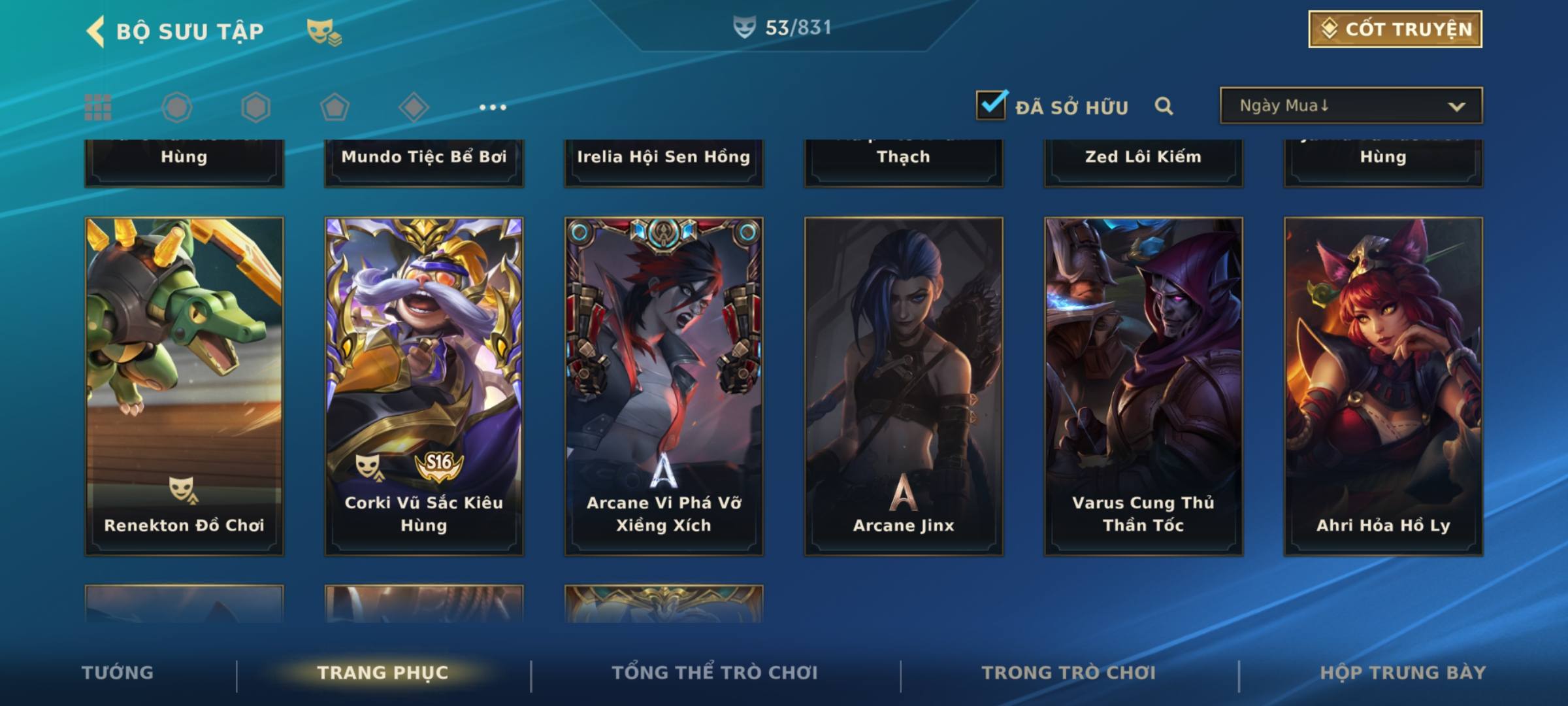The image size is (1568, 706).
Task: Open the skin search magnifier
Action: pyautogui.click(x=1164, y=106)
